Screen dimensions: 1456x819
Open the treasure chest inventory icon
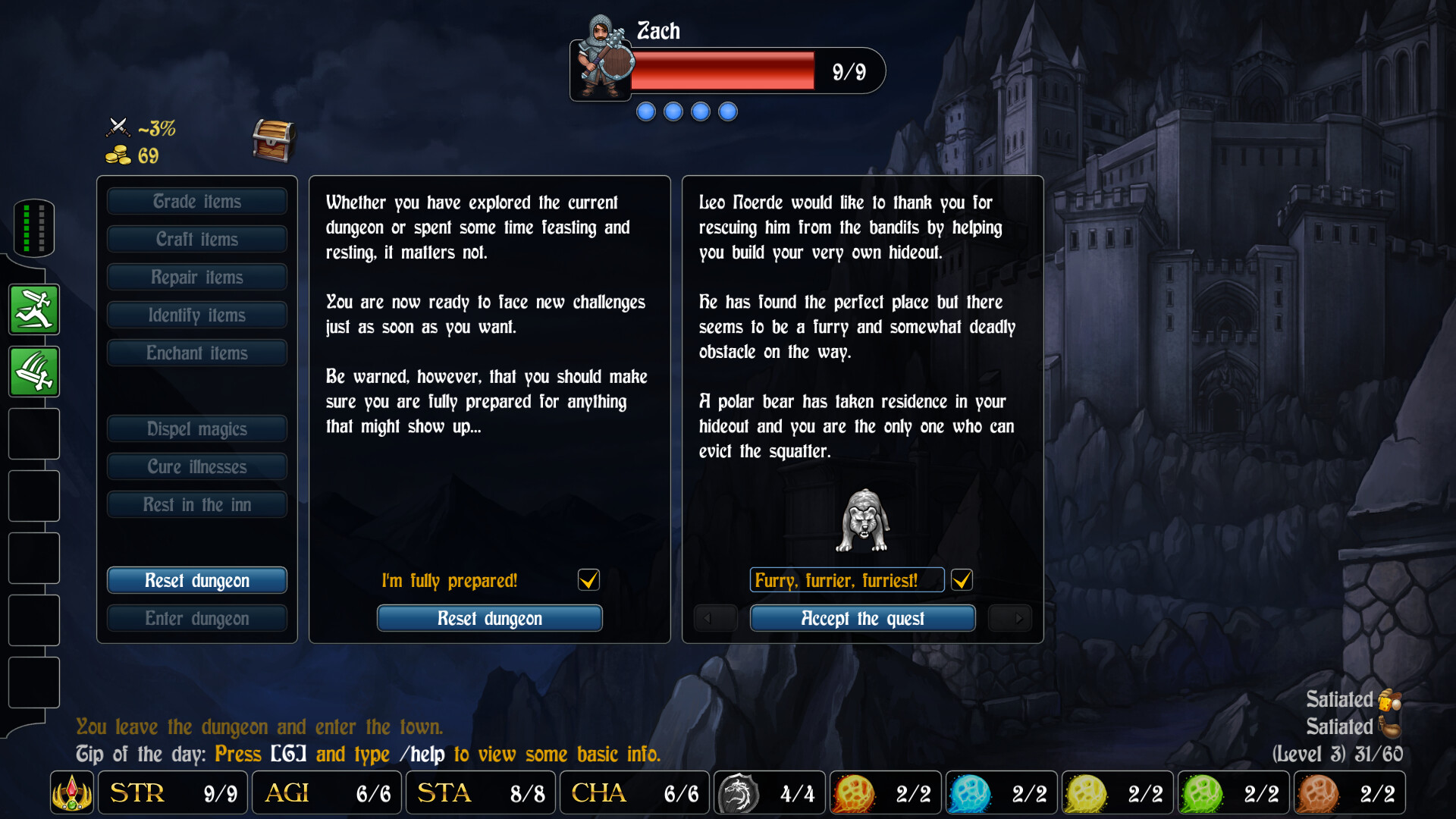pos(273,140)
